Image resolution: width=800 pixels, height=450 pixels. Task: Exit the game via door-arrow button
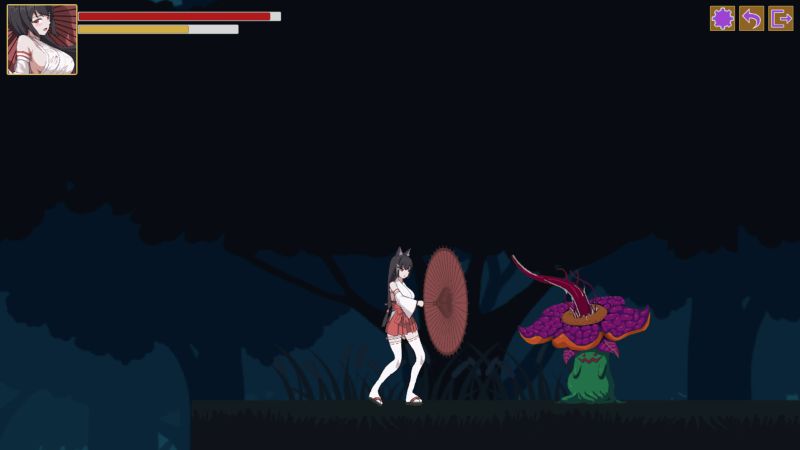tap(780, 18)
